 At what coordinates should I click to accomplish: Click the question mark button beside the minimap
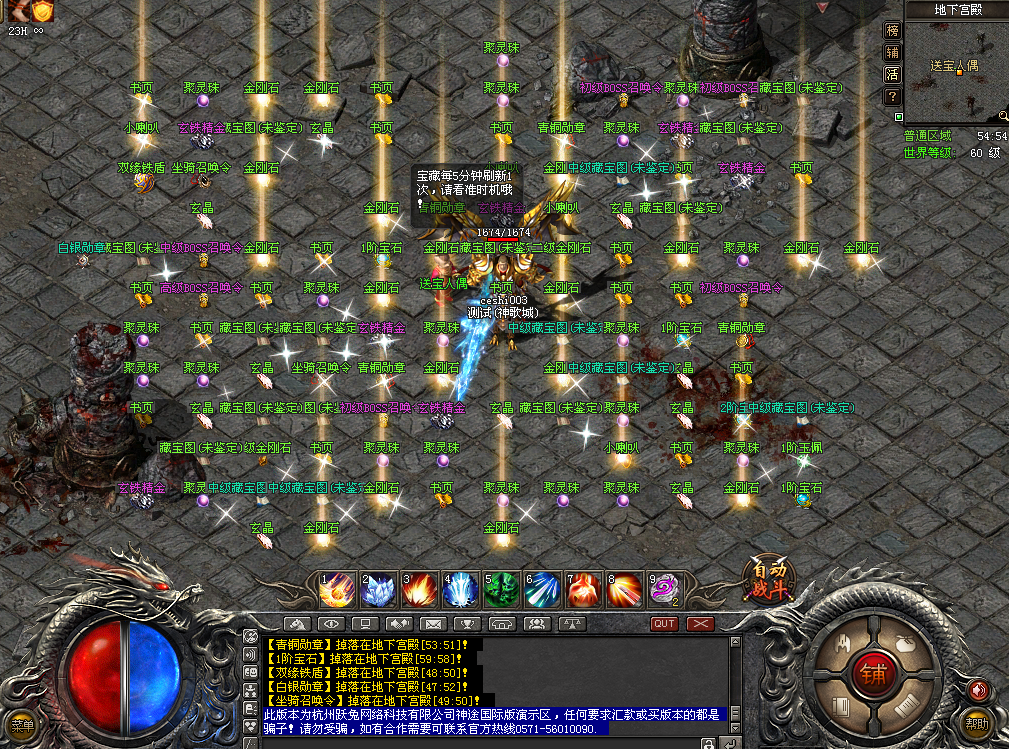892,96
